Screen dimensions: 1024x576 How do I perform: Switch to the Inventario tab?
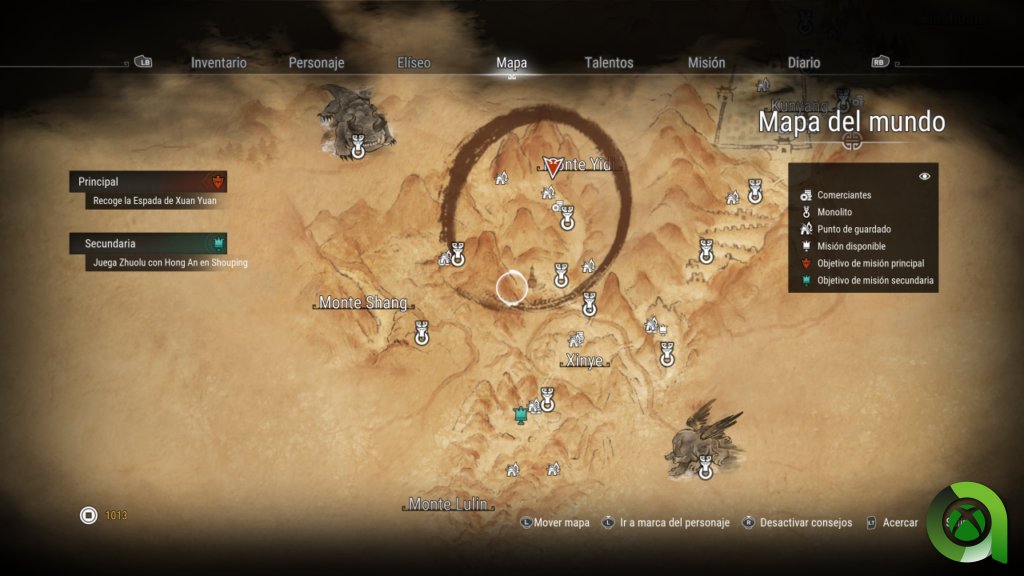point(218,63)
